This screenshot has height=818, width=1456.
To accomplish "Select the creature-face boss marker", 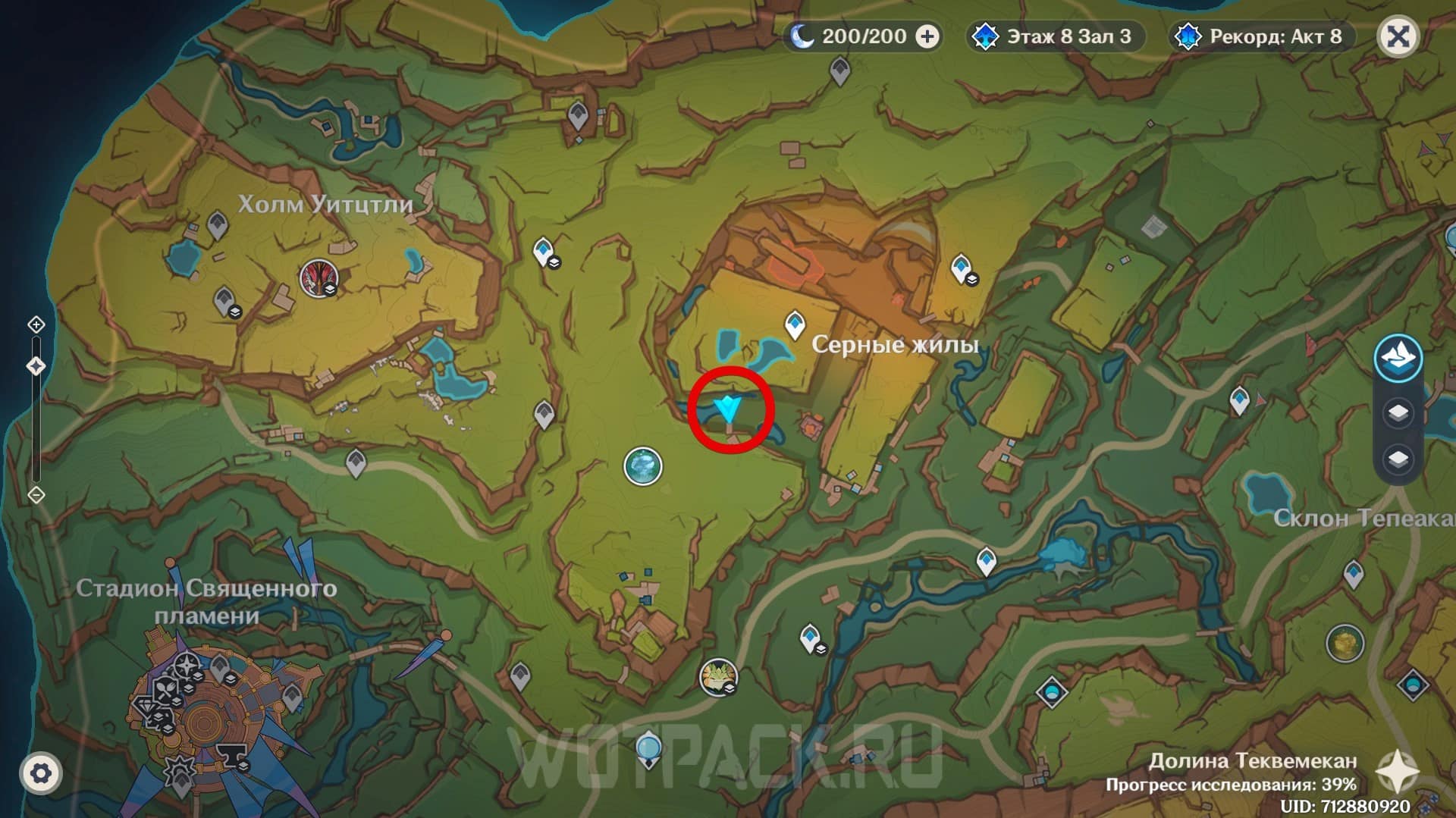I will click(716, 675).
